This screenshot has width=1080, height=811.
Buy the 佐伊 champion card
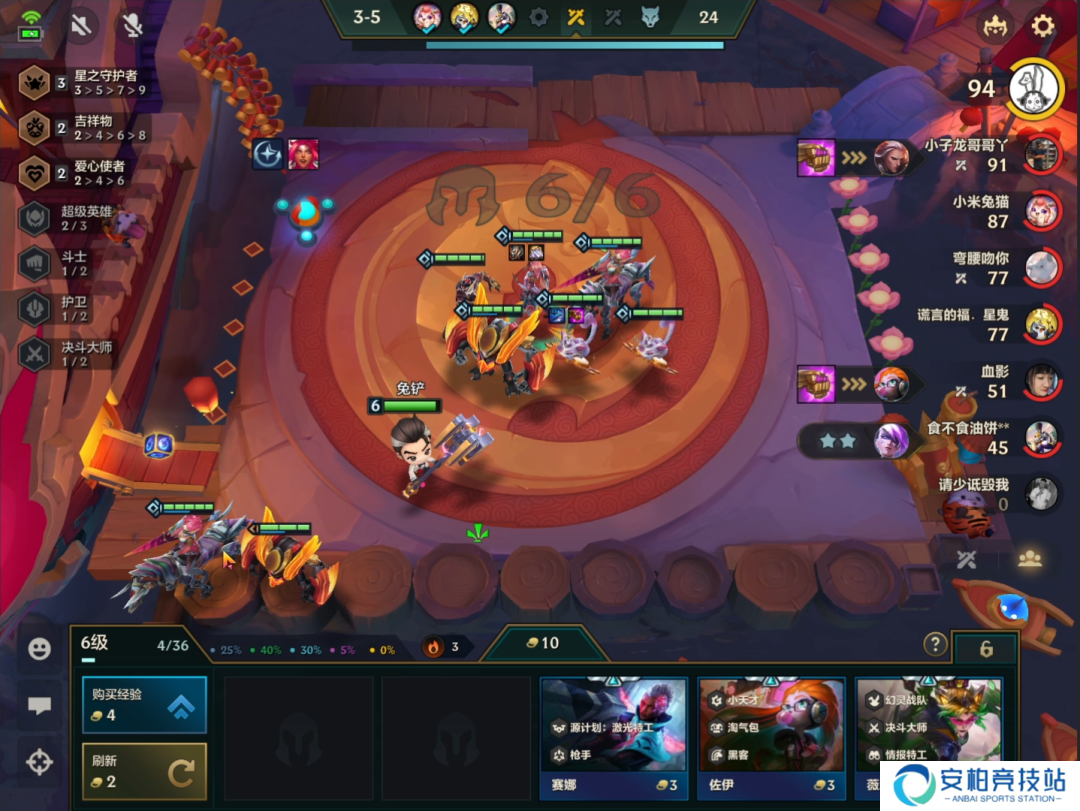(771, 736)
